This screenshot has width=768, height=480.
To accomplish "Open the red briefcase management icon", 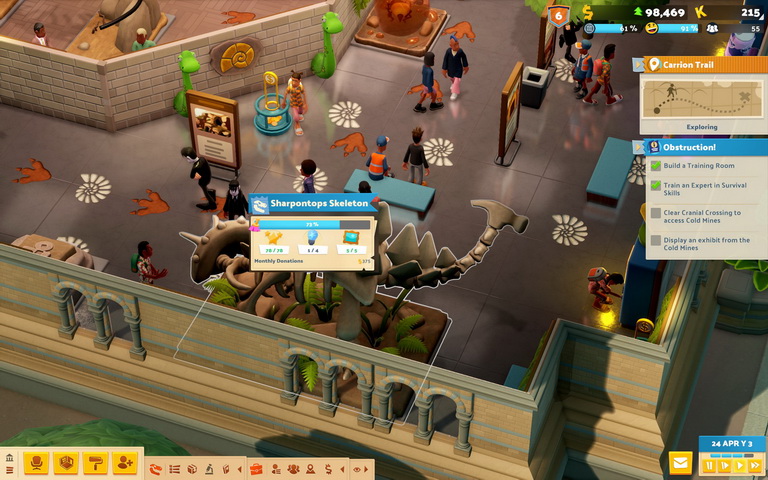I will point(256,468).
